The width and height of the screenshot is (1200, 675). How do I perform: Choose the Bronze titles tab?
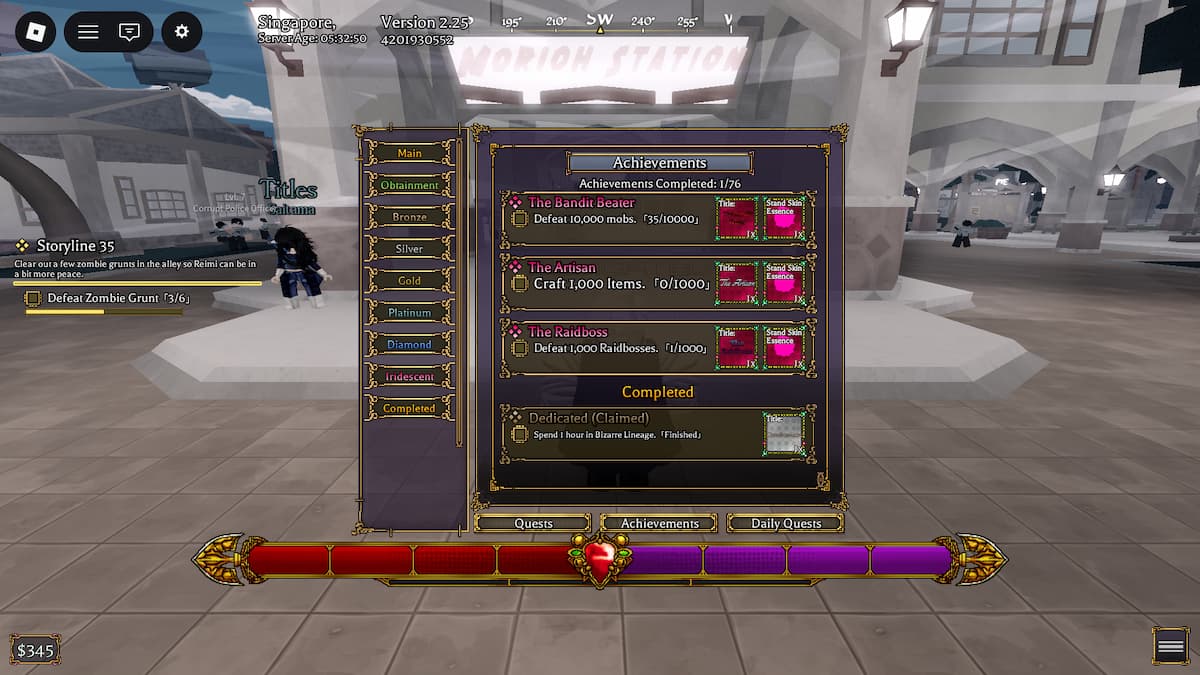coord(409,217)
